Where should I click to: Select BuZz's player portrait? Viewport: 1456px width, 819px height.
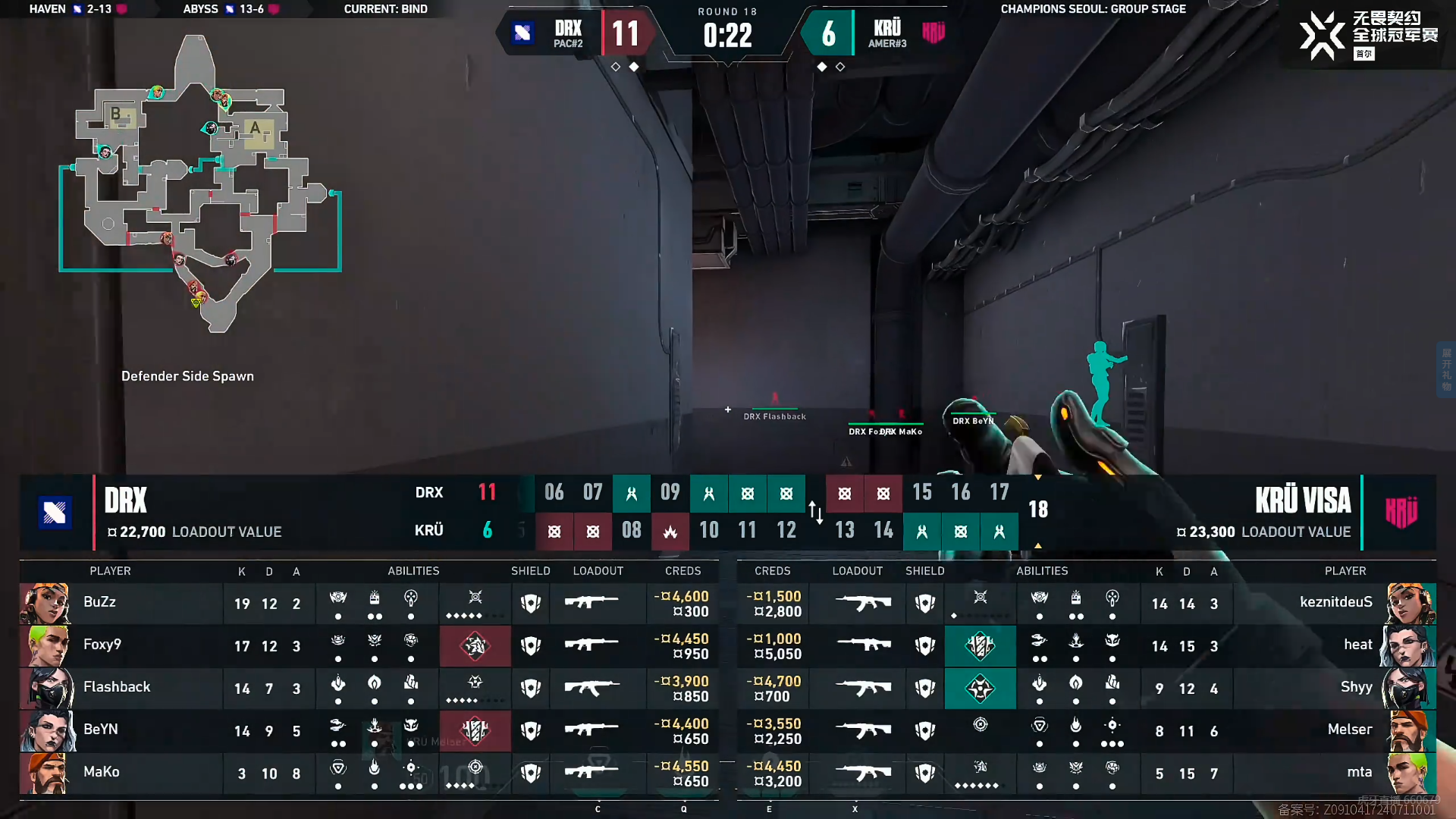pos(45,604)
